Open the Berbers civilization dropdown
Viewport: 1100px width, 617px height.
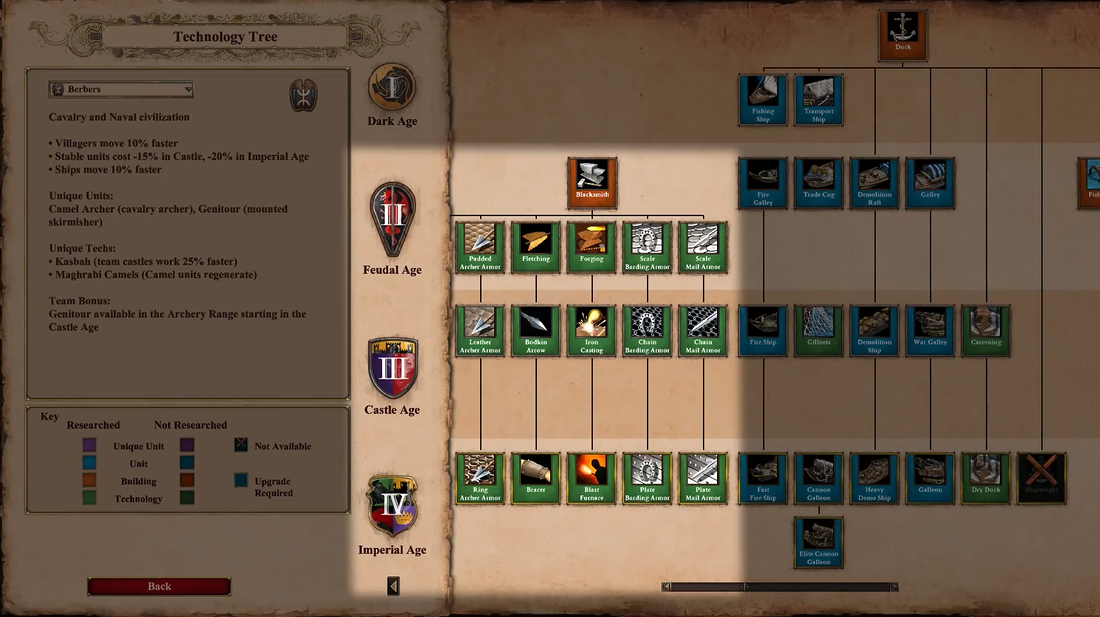pos(121,90)
